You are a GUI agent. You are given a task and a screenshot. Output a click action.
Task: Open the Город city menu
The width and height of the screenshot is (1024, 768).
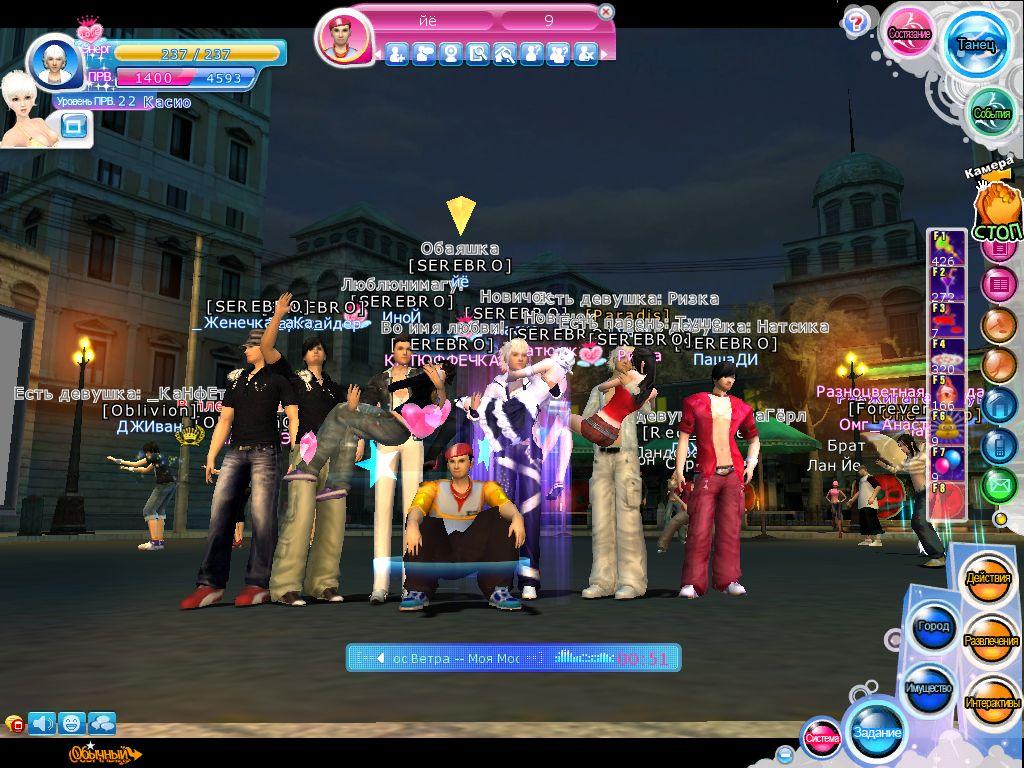(x=931, y=627)
